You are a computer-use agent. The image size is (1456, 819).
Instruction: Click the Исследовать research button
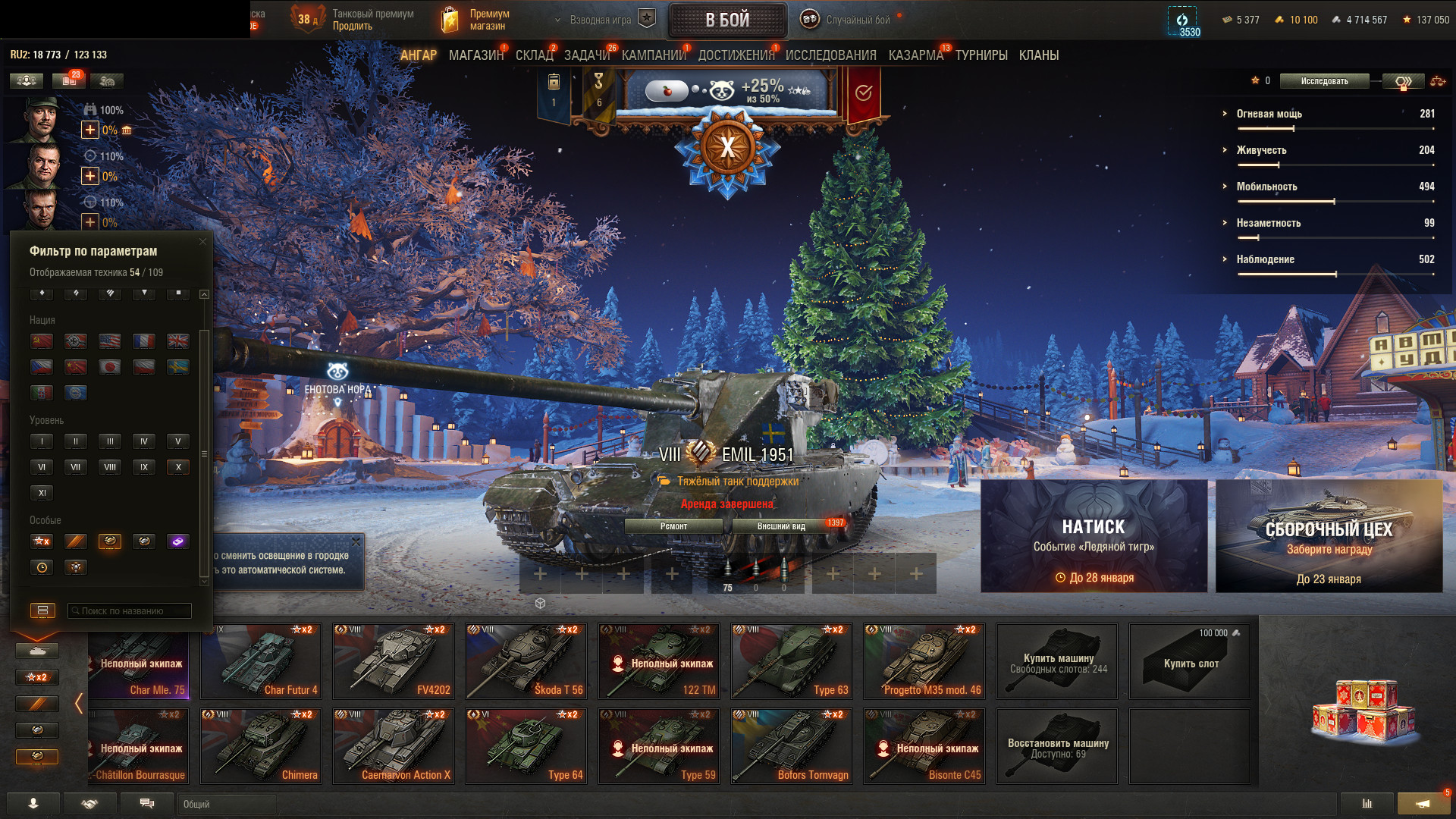1324,81
